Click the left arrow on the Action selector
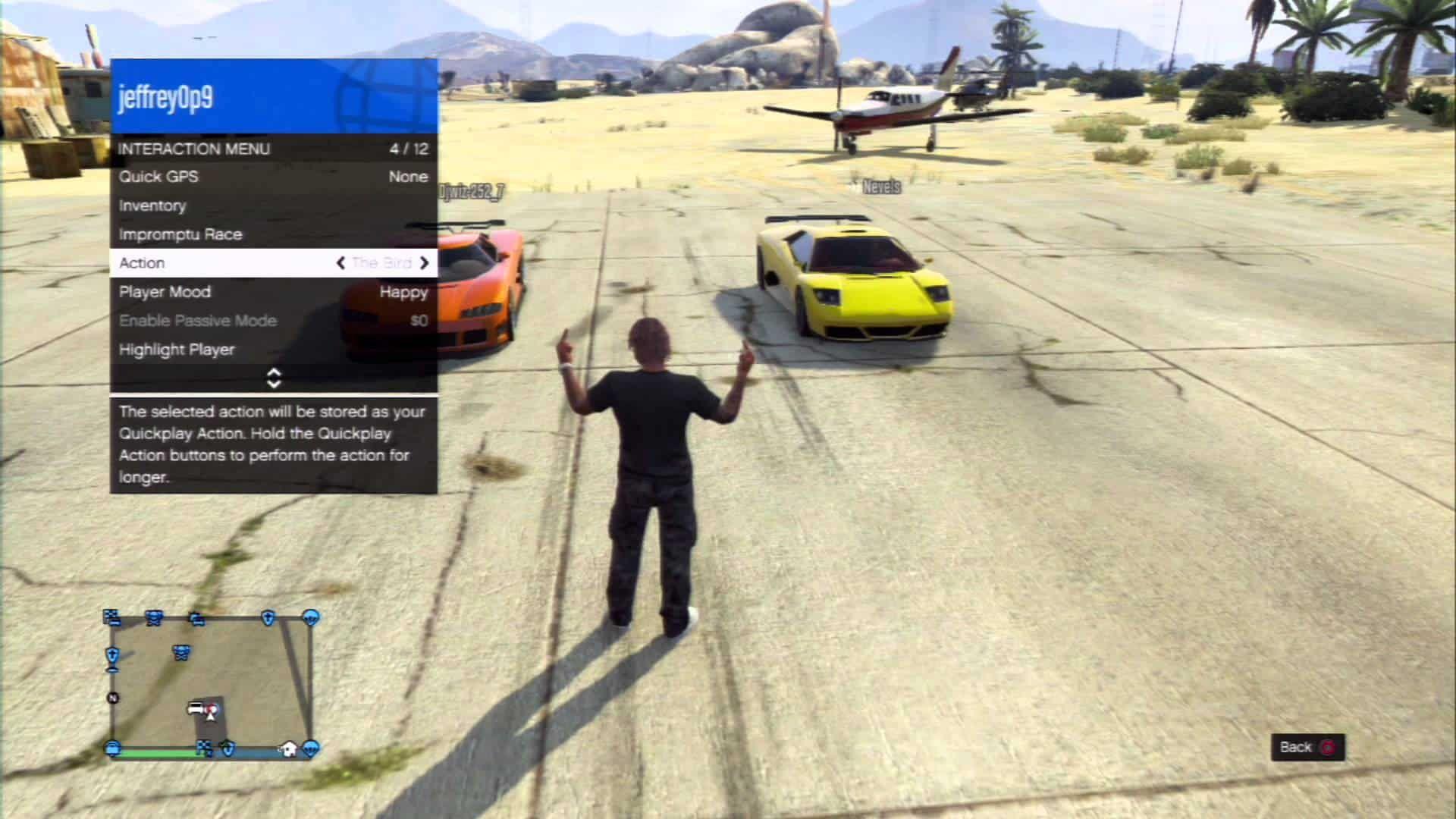Screen dimensions: 1456x819 [x=342, y=262]
